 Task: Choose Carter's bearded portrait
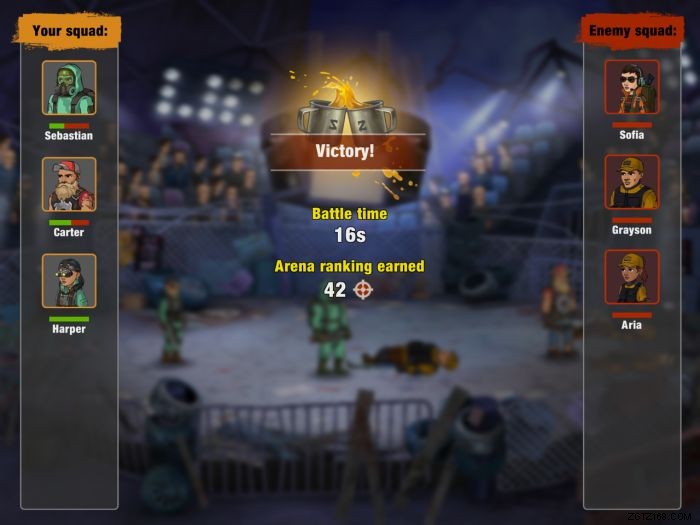tap(69, 185)
